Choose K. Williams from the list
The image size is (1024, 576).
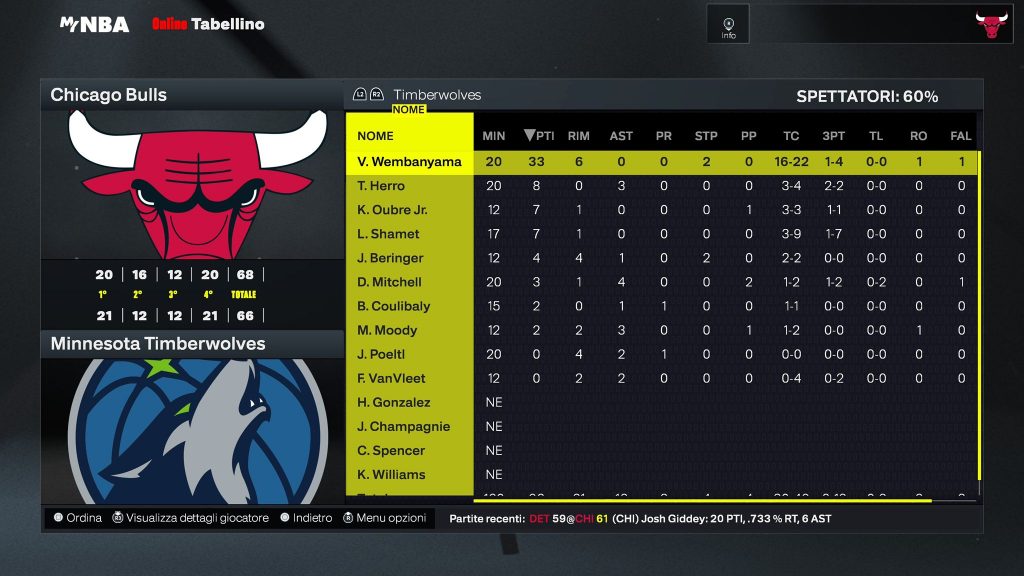point(391,474)
